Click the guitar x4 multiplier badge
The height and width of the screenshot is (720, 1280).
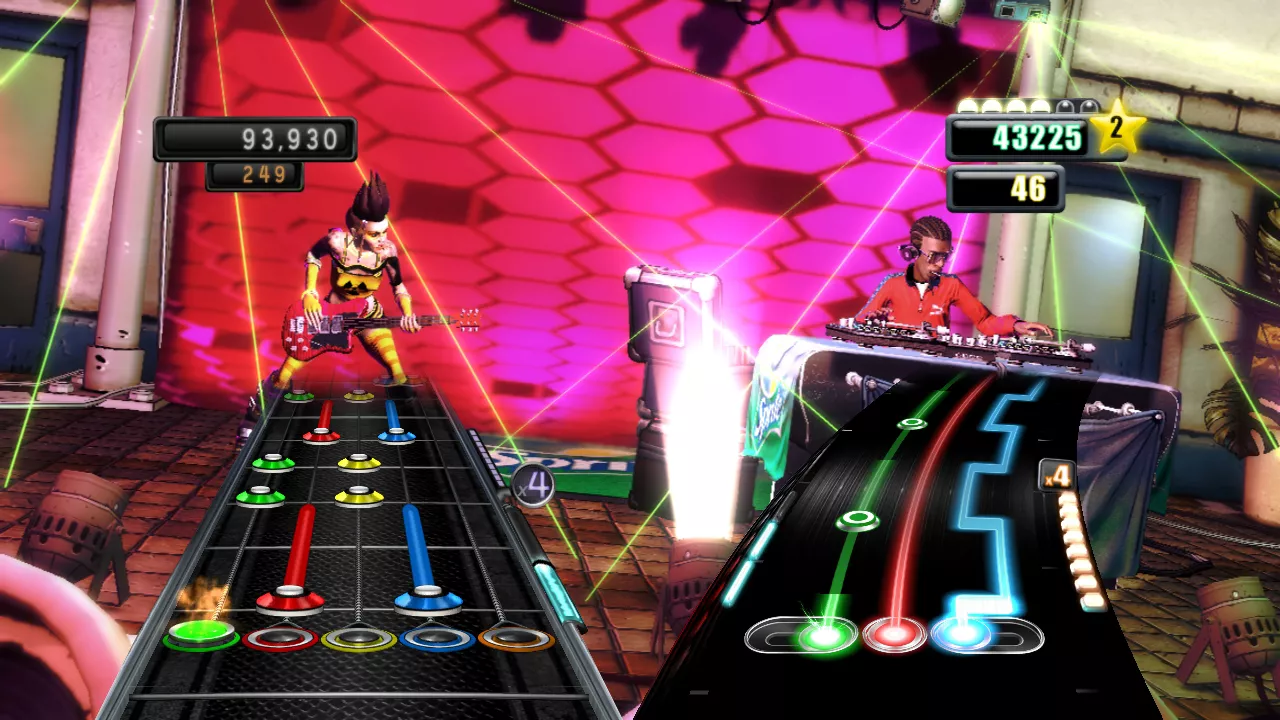pos(534,487)
